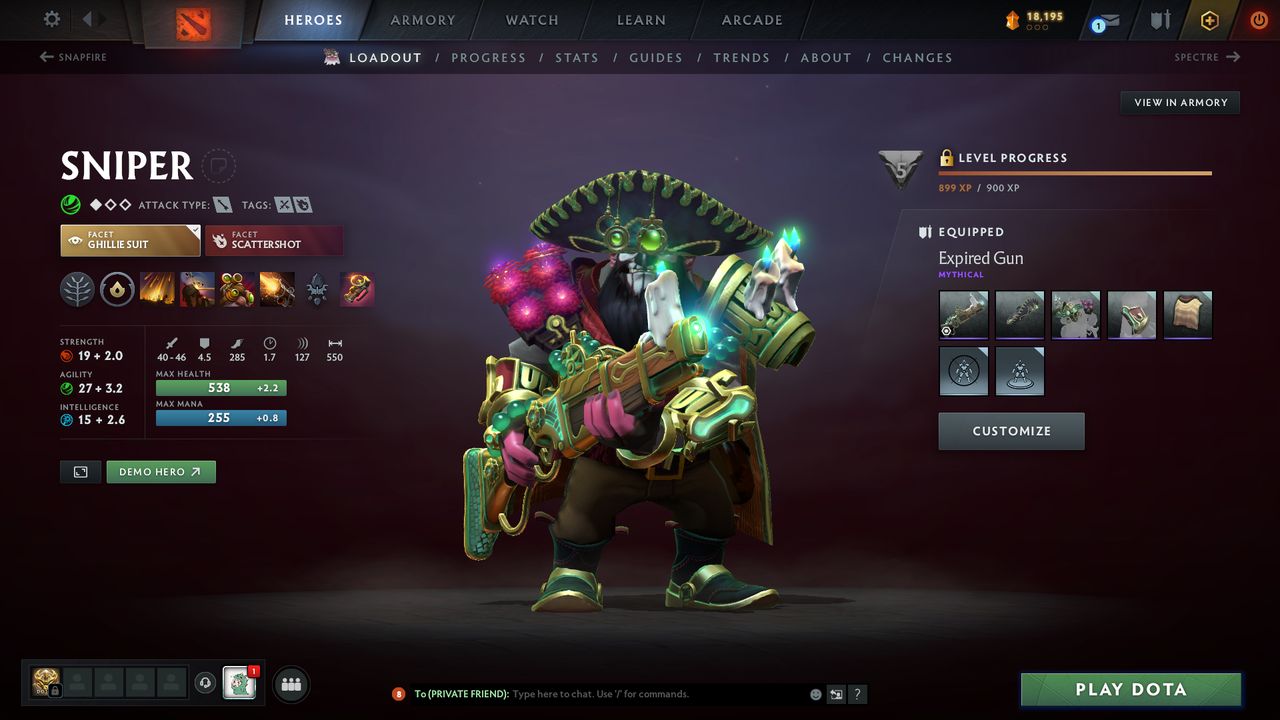Click the Assassinate ability icon
This screenshot has width=1280, height=720.
tap(277, 289)
